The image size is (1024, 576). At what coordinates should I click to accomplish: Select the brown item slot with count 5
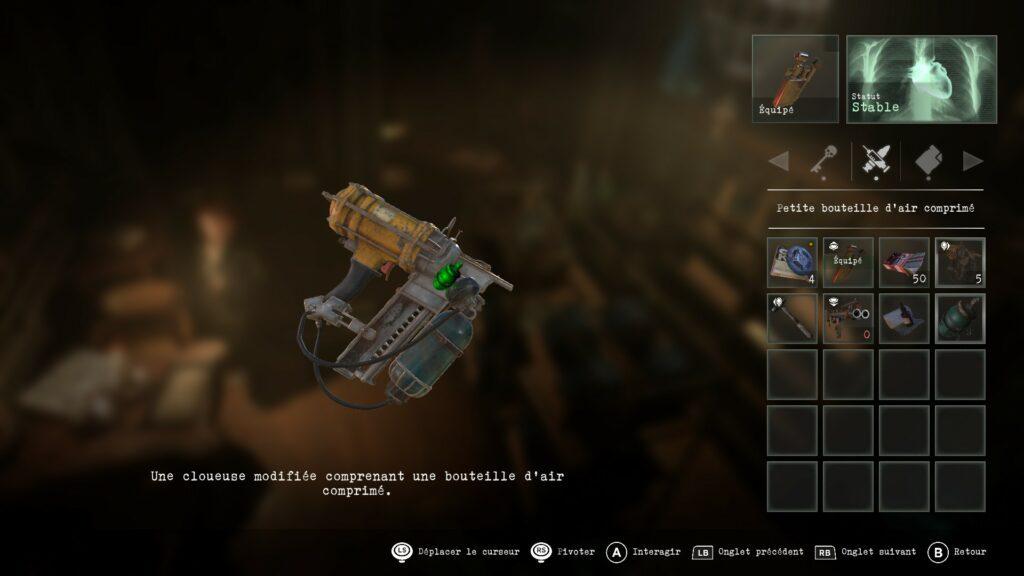coord(960,262)
